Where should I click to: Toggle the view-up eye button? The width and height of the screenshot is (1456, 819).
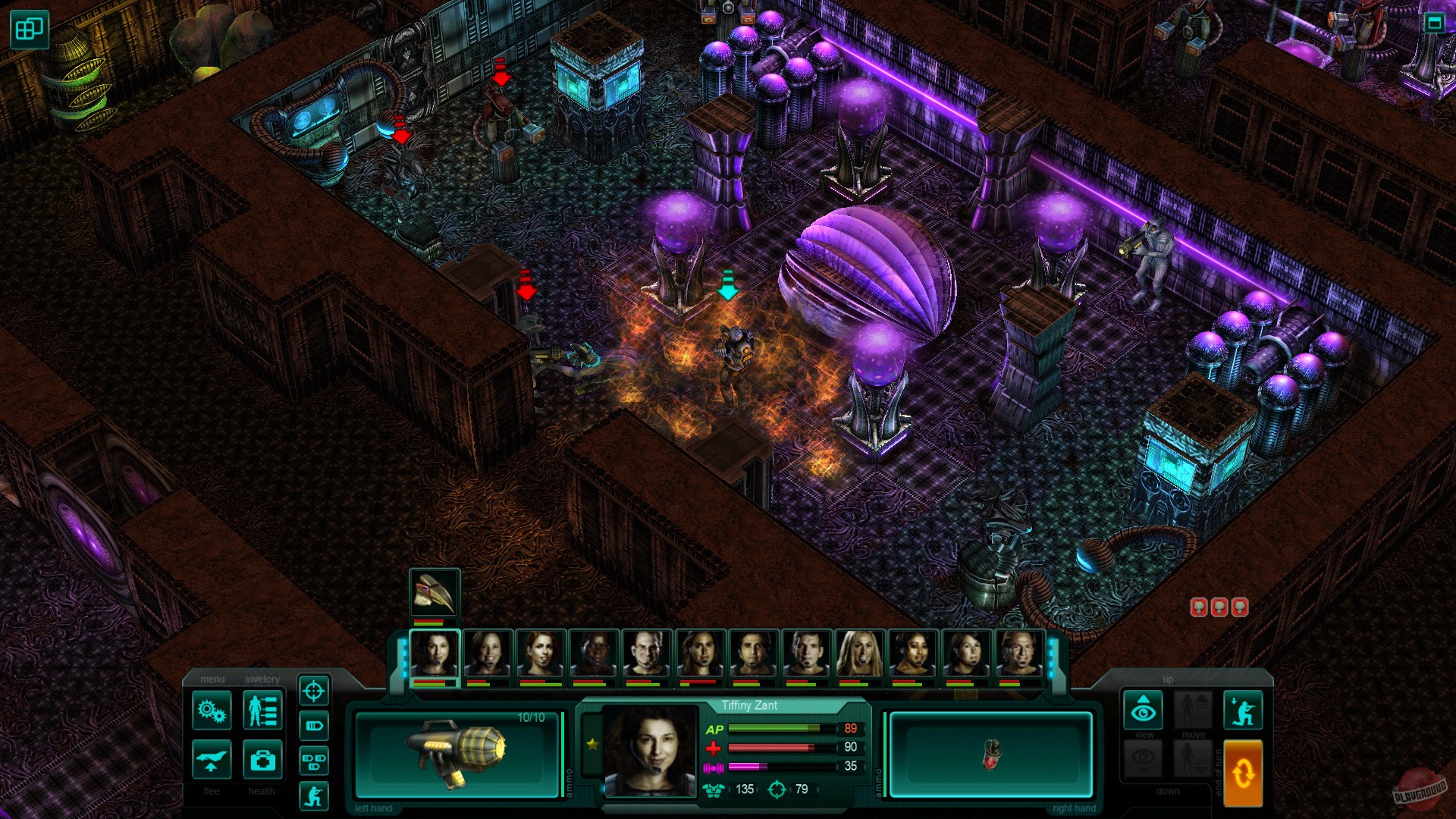pos(1143,709)
